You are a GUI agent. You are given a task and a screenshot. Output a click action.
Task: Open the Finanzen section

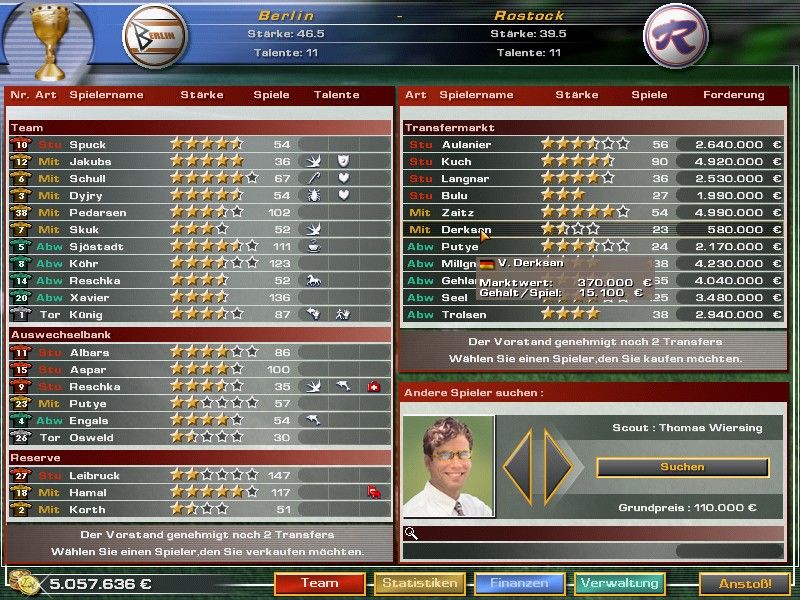520,583
